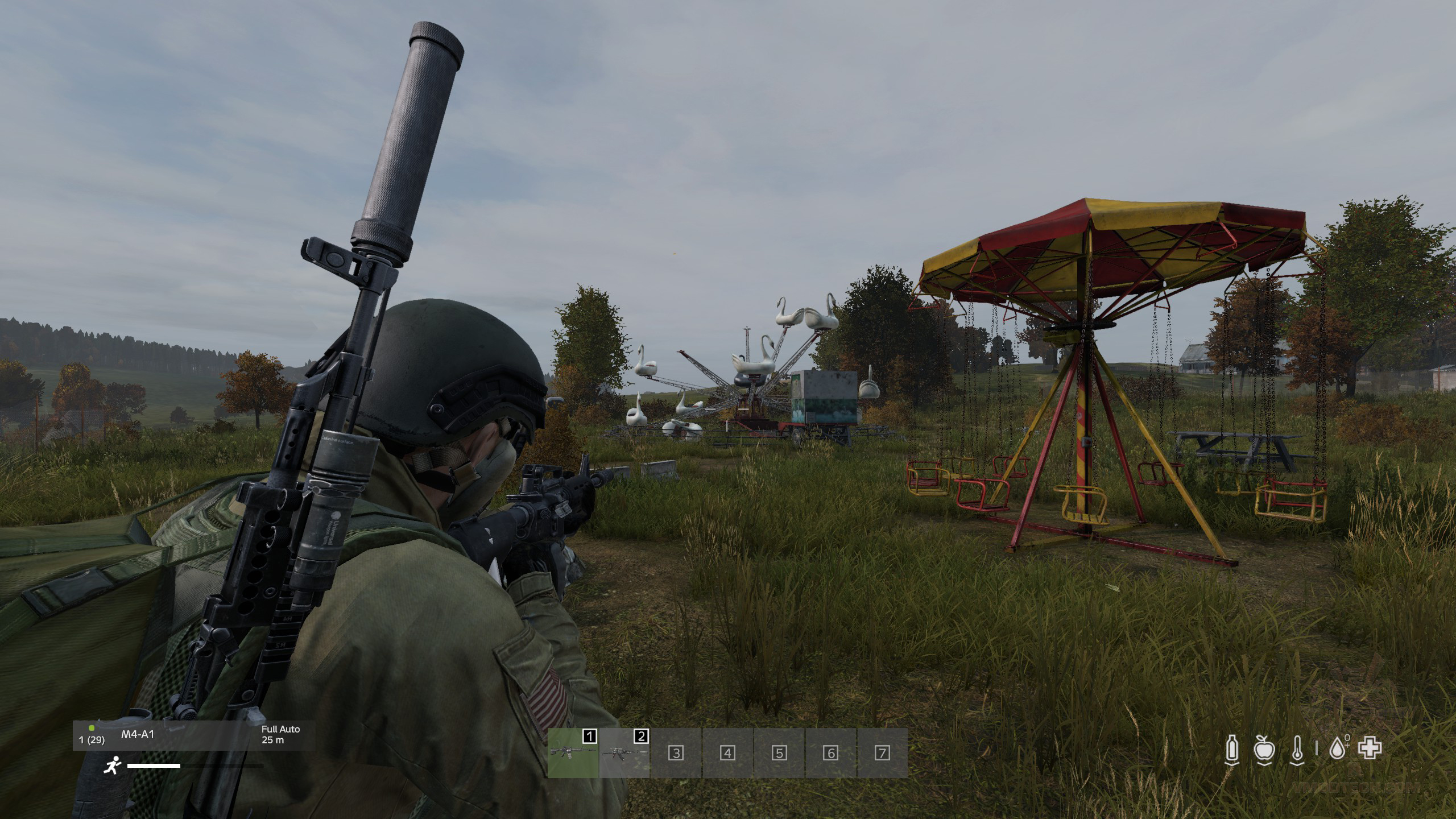Image resolution: width=1456 pixels, height=819 pixels.
Task: Select the M4-A1 rifle in hotbar slot 1
Action: click(x=573, y=752)
